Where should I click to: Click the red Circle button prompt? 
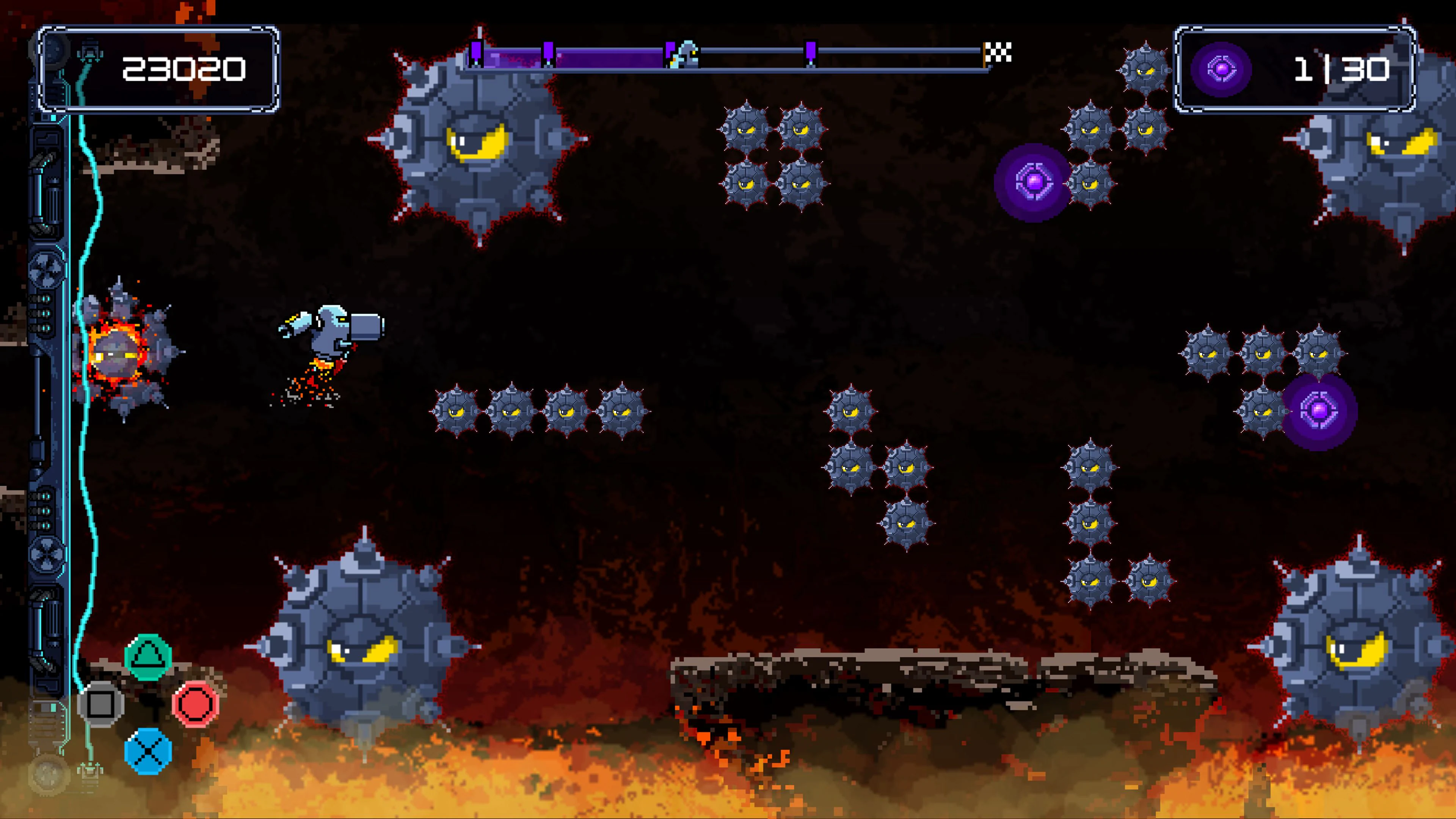tap(195, 704)
